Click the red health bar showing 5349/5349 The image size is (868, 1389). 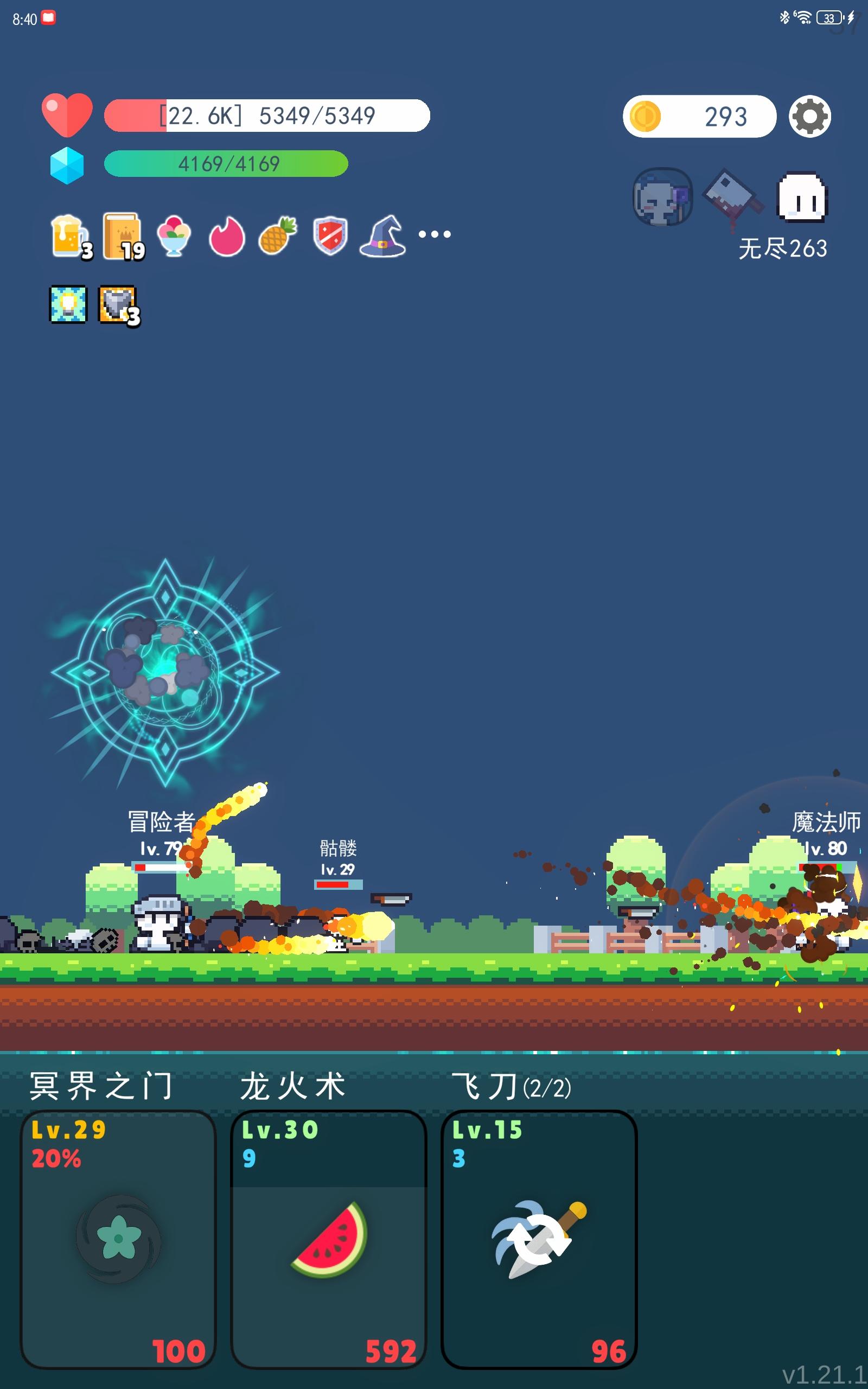[x=267, y=115]
